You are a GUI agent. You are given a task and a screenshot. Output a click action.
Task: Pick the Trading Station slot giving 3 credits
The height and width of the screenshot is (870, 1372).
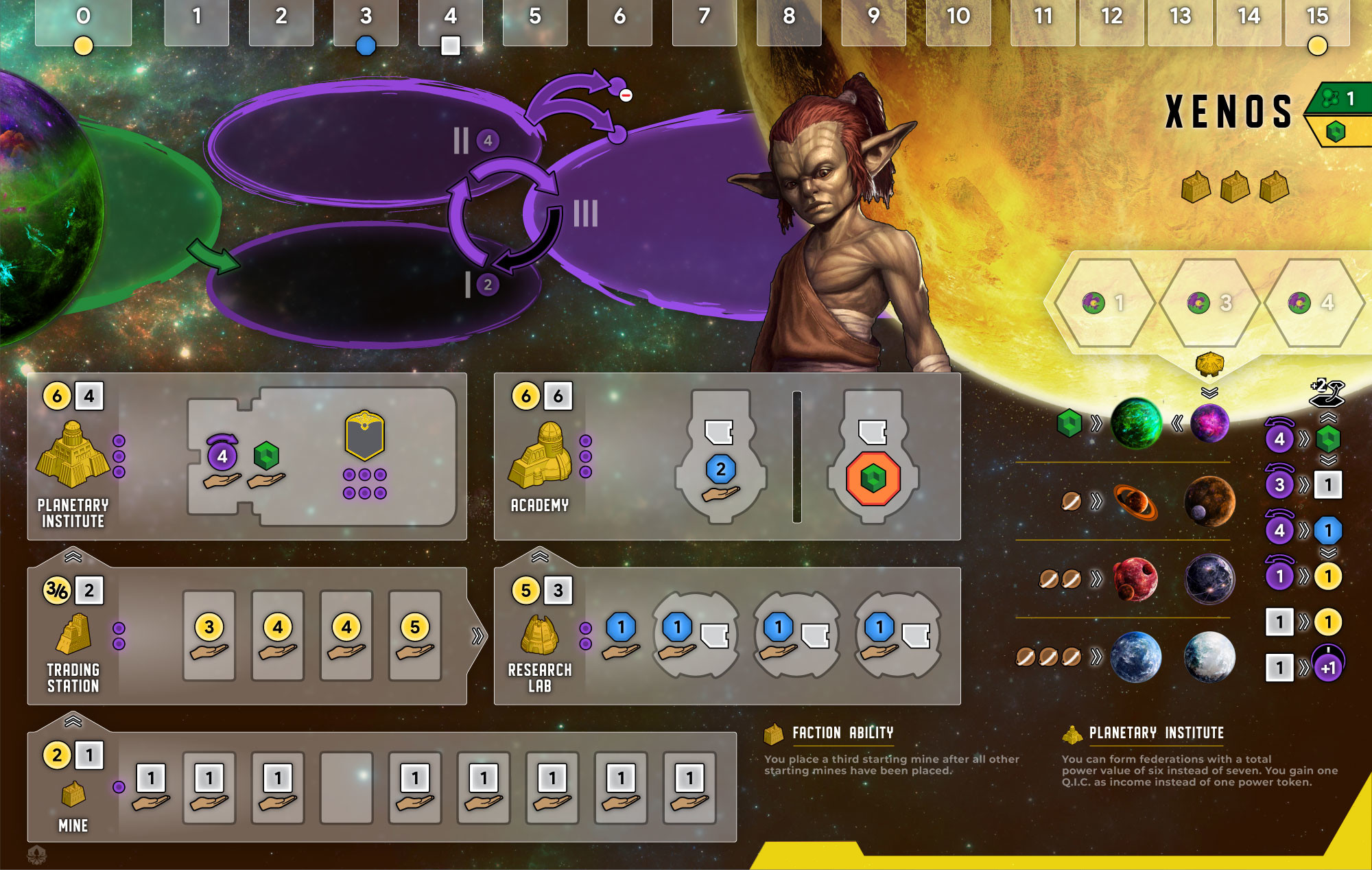(209, 636)
